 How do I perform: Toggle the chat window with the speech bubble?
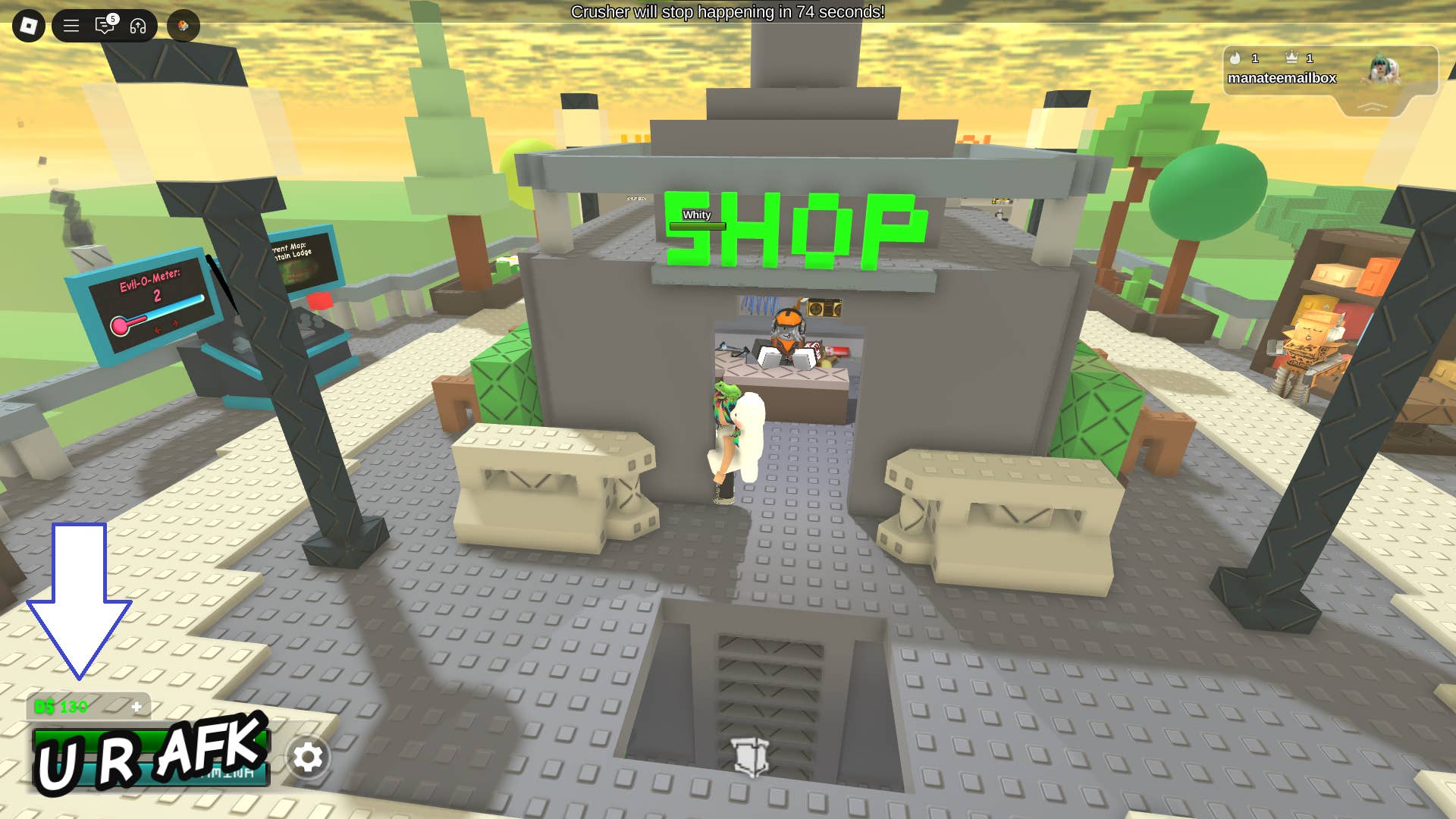pos(105,26)
